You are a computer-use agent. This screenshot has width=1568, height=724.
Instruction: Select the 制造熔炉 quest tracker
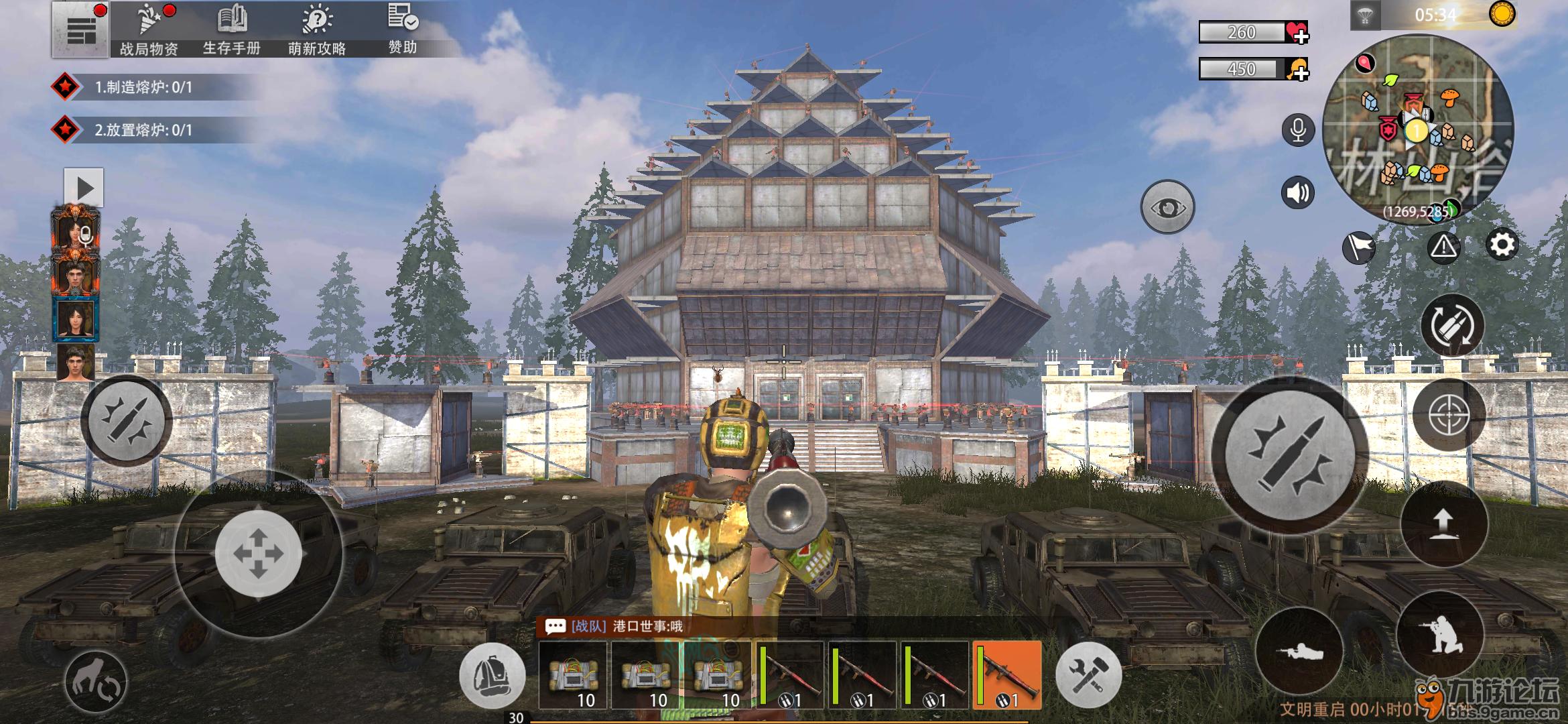pos(143,87)
